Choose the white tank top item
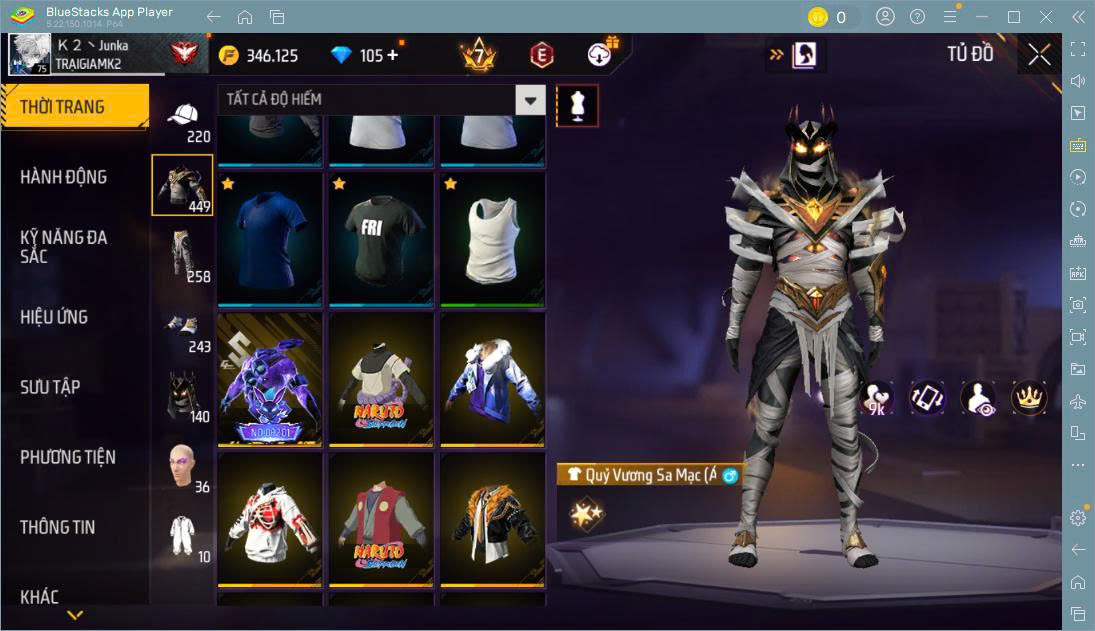Viewport: 1095px width, 631px height. coord(493,240)
